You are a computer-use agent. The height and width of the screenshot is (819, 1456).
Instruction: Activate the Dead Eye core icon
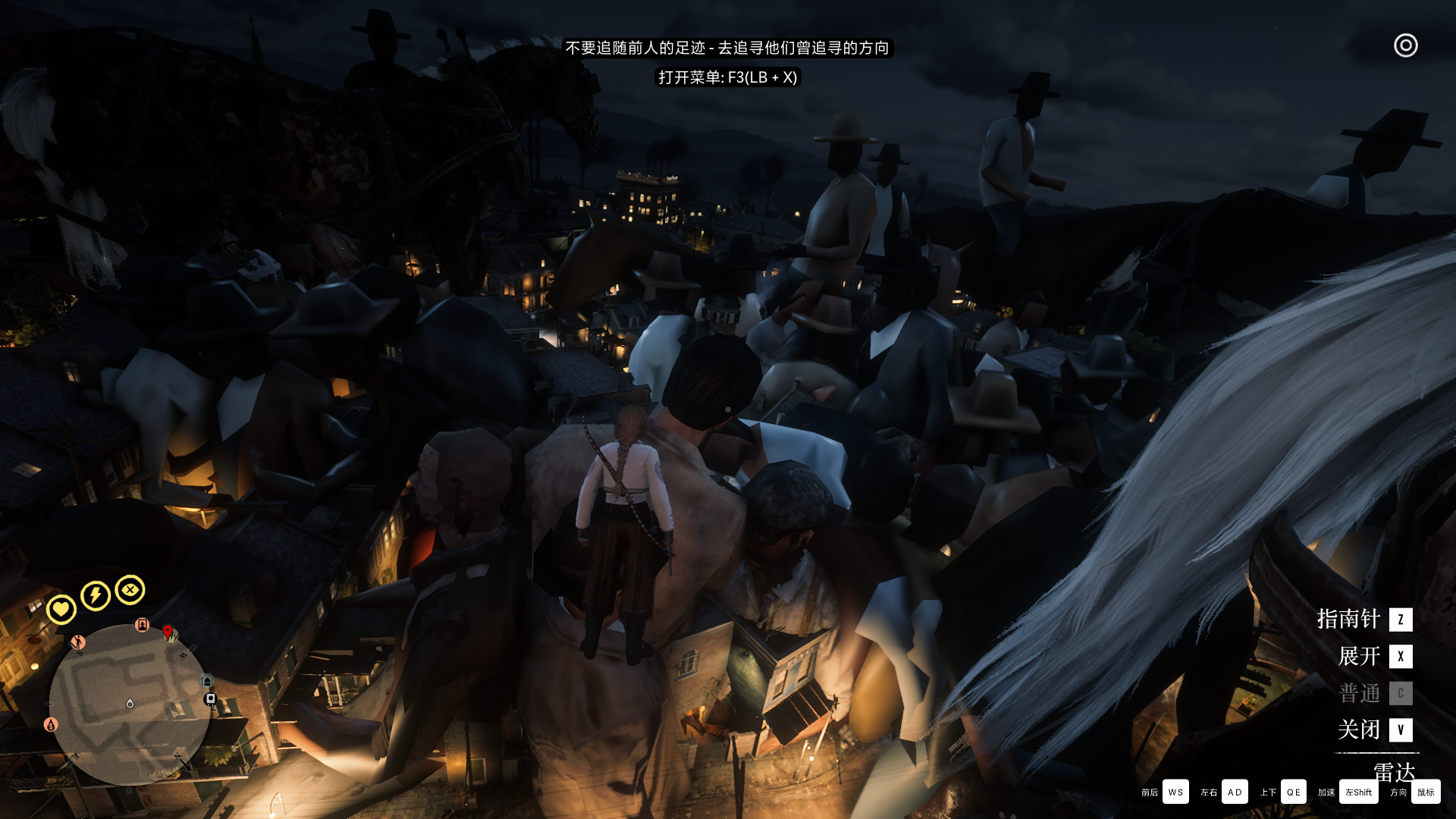click(x=130, y=590)
